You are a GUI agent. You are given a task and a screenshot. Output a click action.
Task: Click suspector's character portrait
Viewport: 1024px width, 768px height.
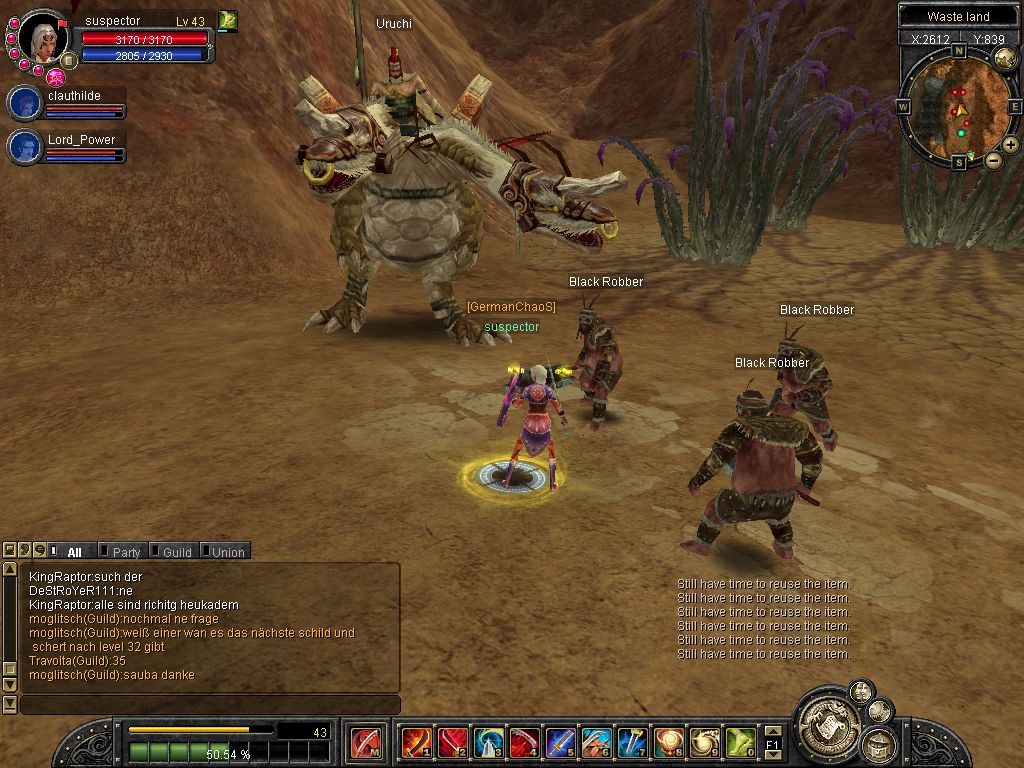[x=44, y=39]
